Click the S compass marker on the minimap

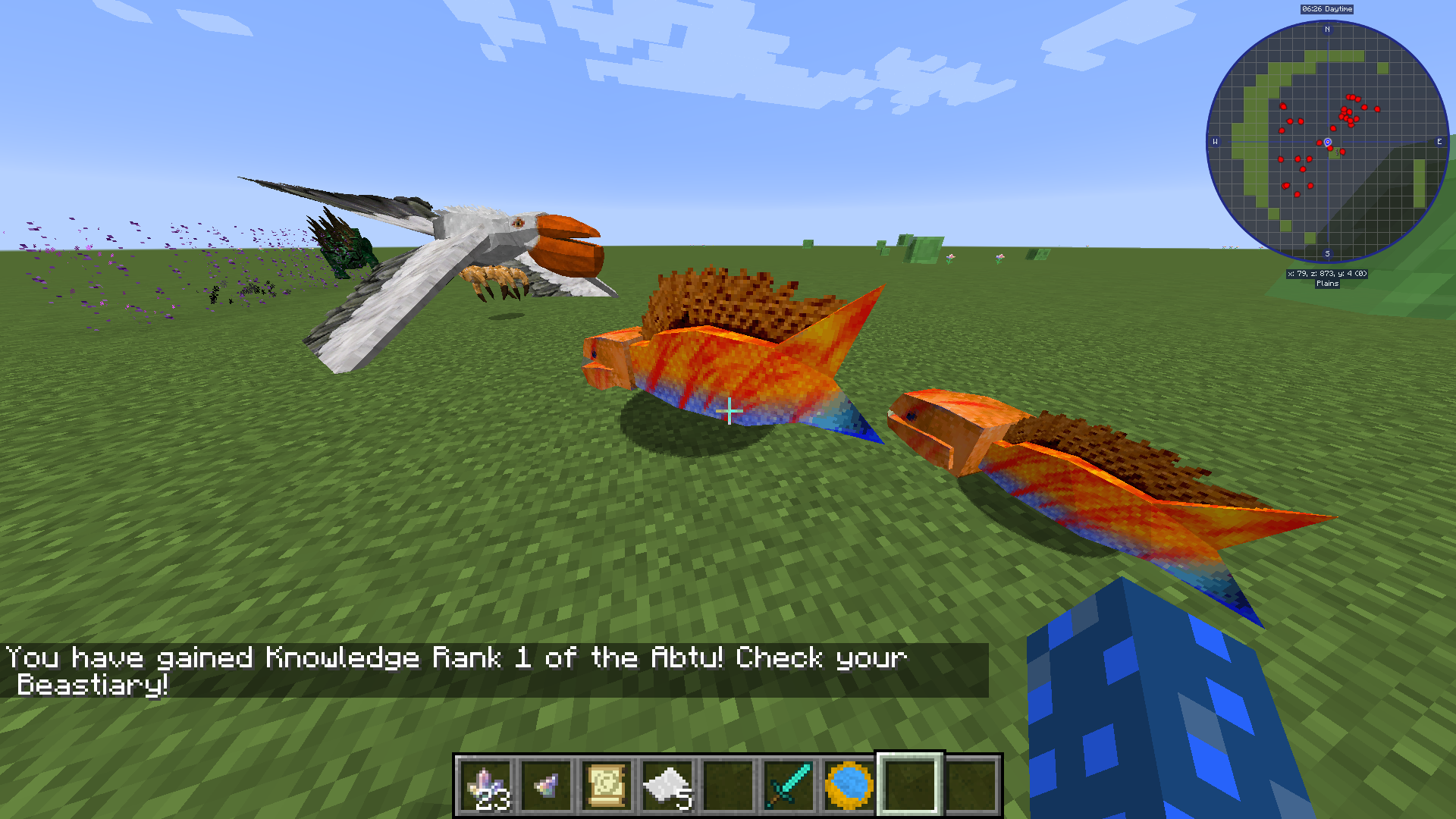coord(1329,253)
